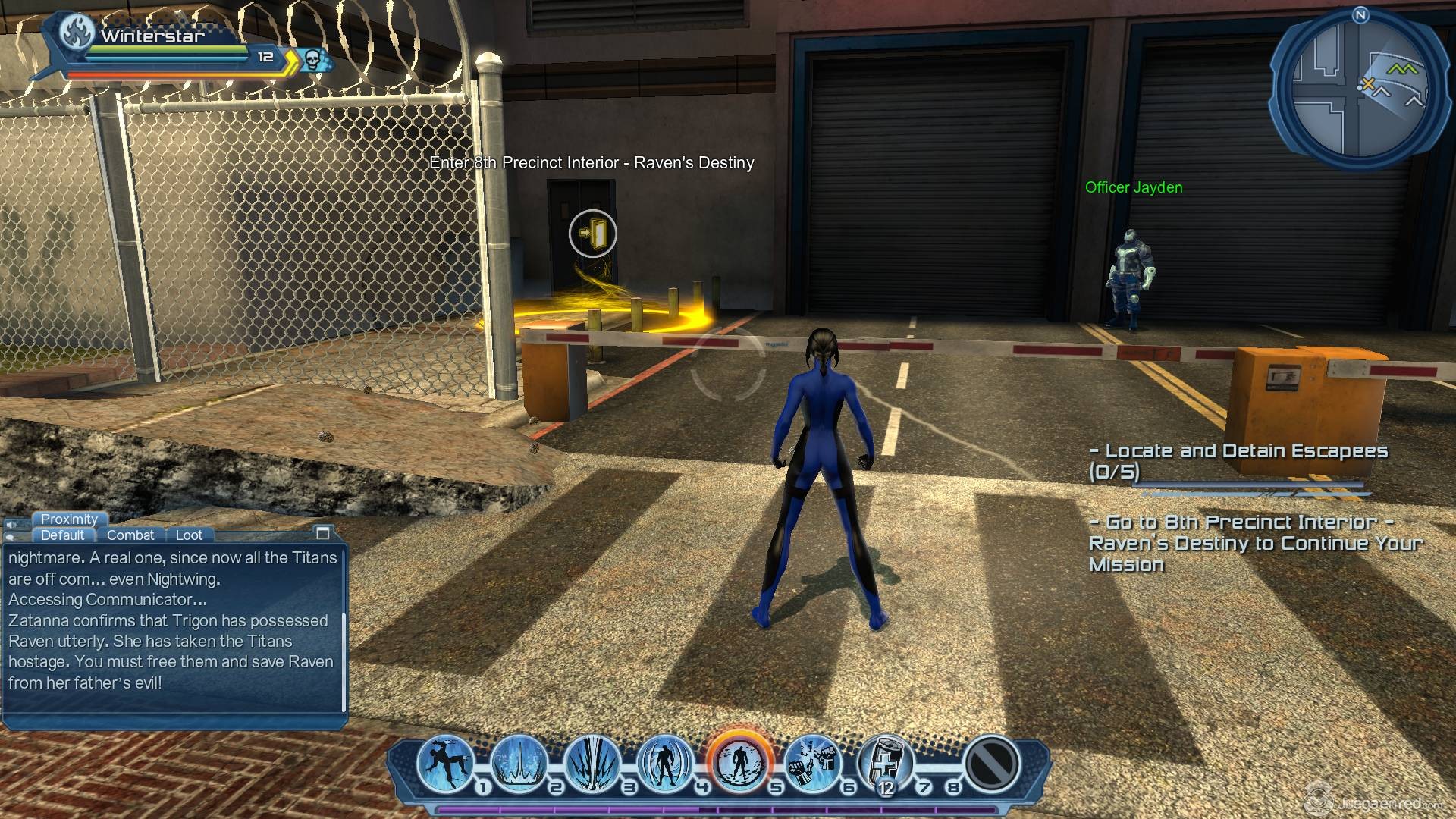Use the frozen fists ability in slot 6
Viewport: 1456px width, 819px height.
(811, 761)
